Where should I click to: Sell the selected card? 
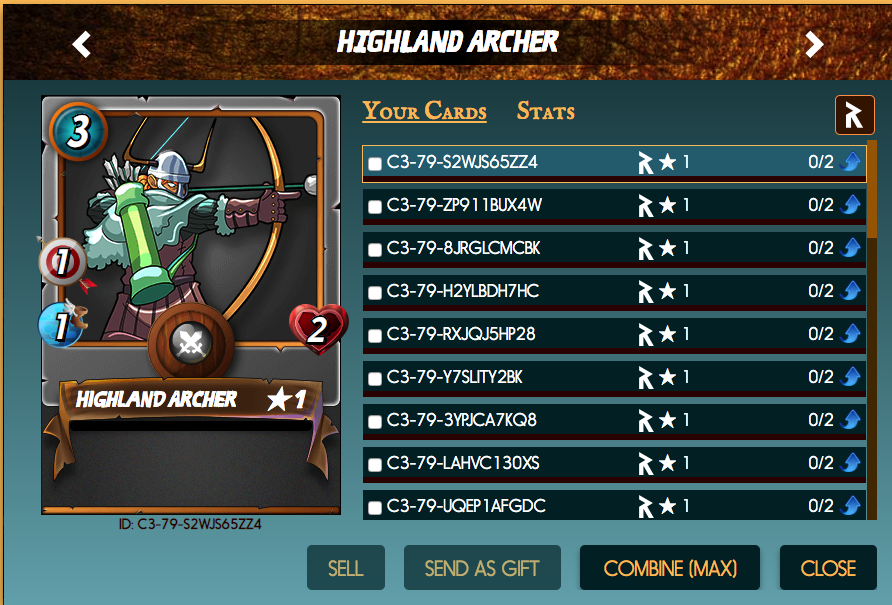coord(345,568)
